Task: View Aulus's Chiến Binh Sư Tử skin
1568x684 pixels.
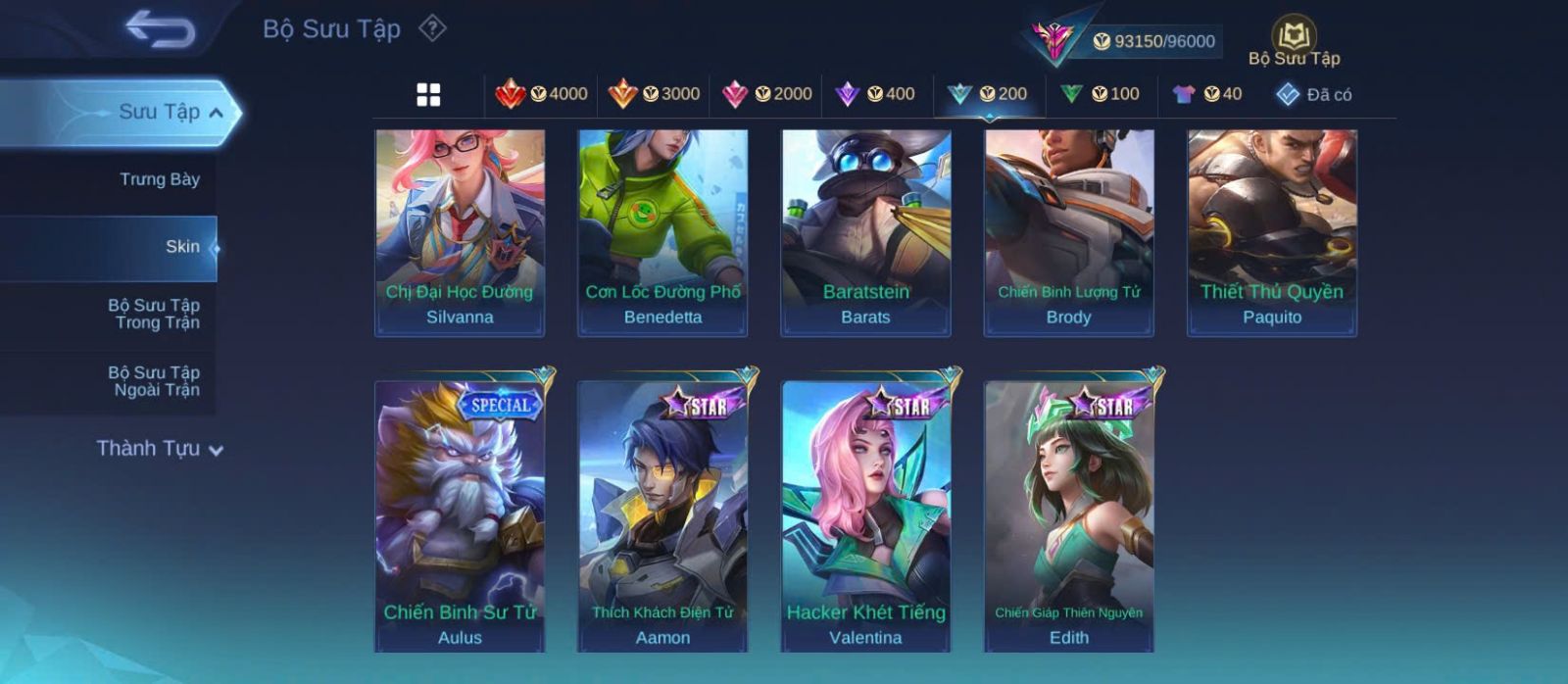Action: click(460, 514)
